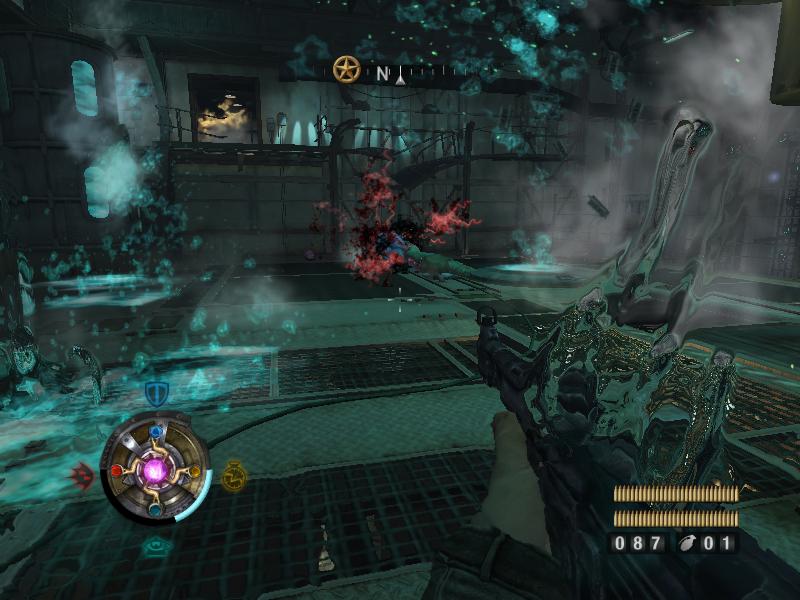Viewport: 800px width, 600px height.
Task: Toggle the cyan eye Veil sight icon
Action: point(155,545)
